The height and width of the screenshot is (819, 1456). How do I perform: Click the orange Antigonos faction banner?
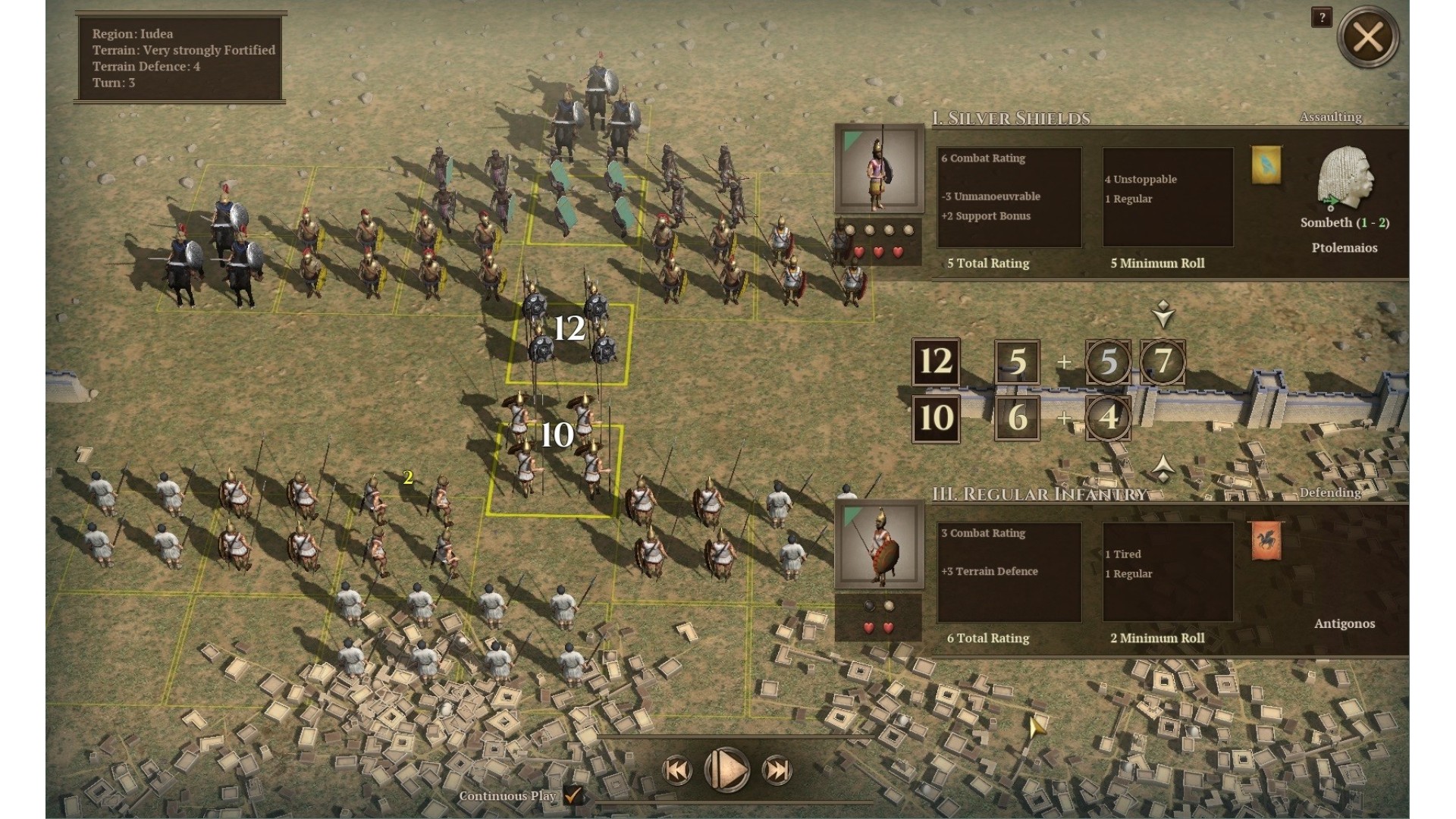(x=1266, y=541)
